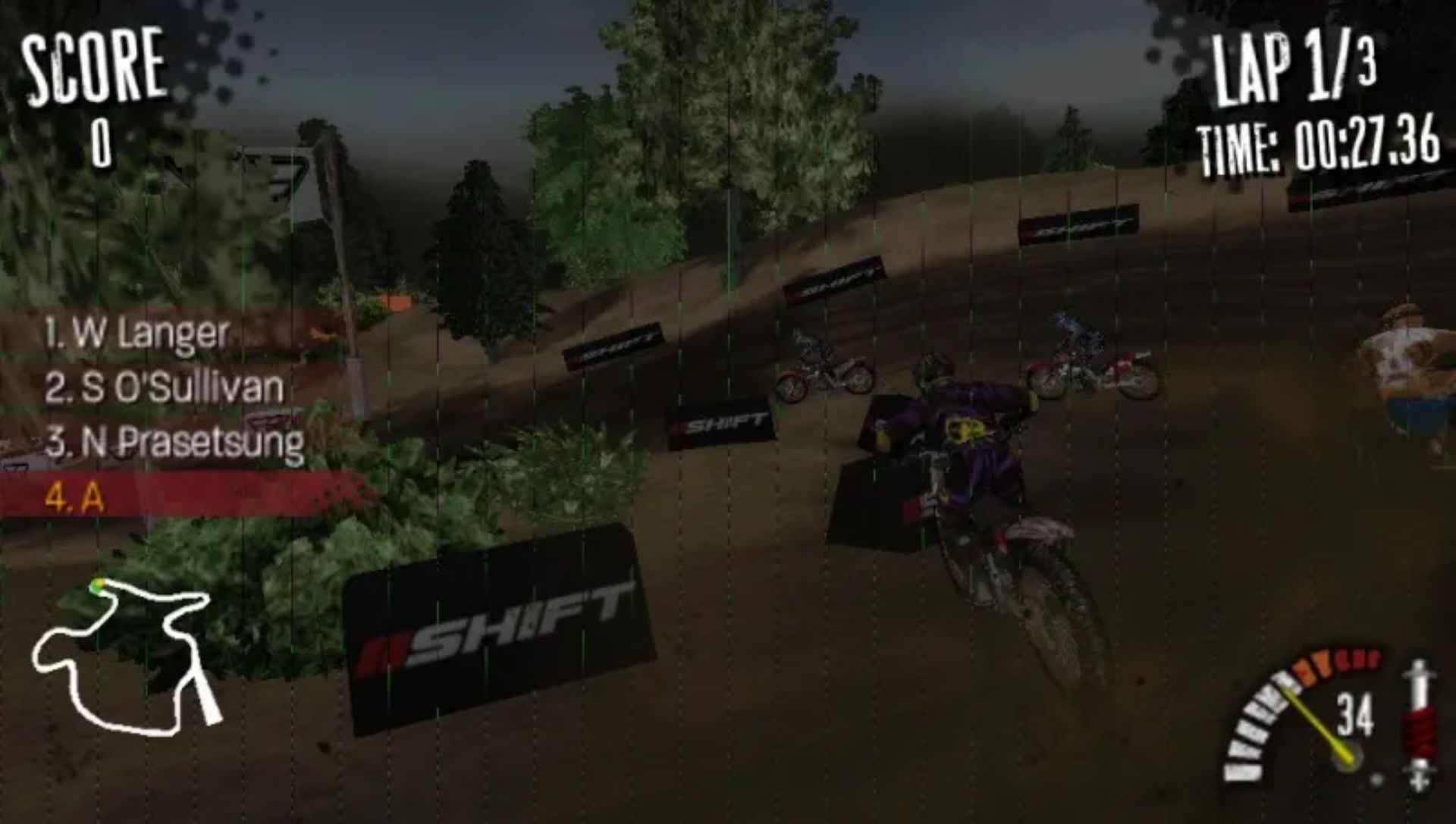Screen dimensions: 1456x824
Task: Select W Langer in the standings
Action: (136, 334)
